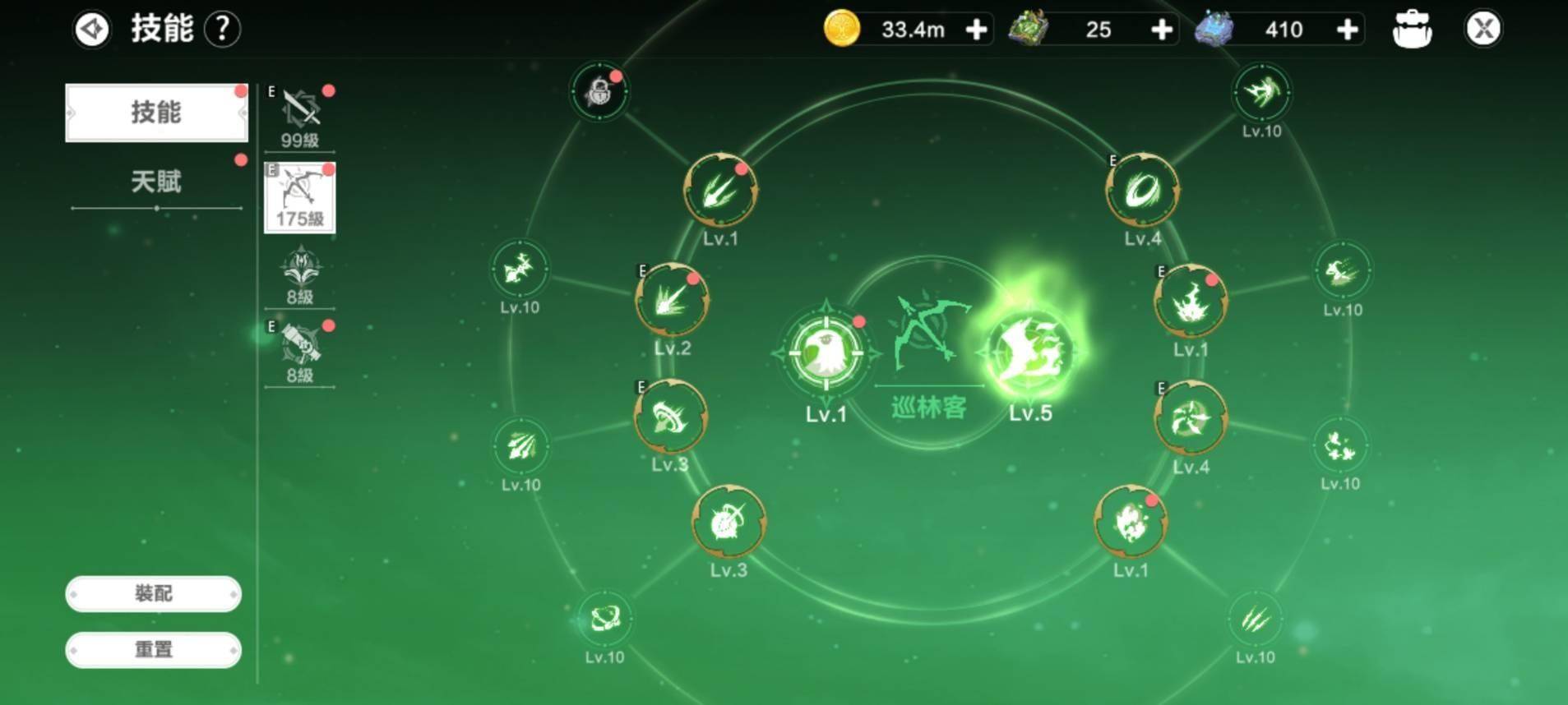This screenshot has height=705, width=1568.
Task: Open the backpack inventory
Action: [1412, 30]
